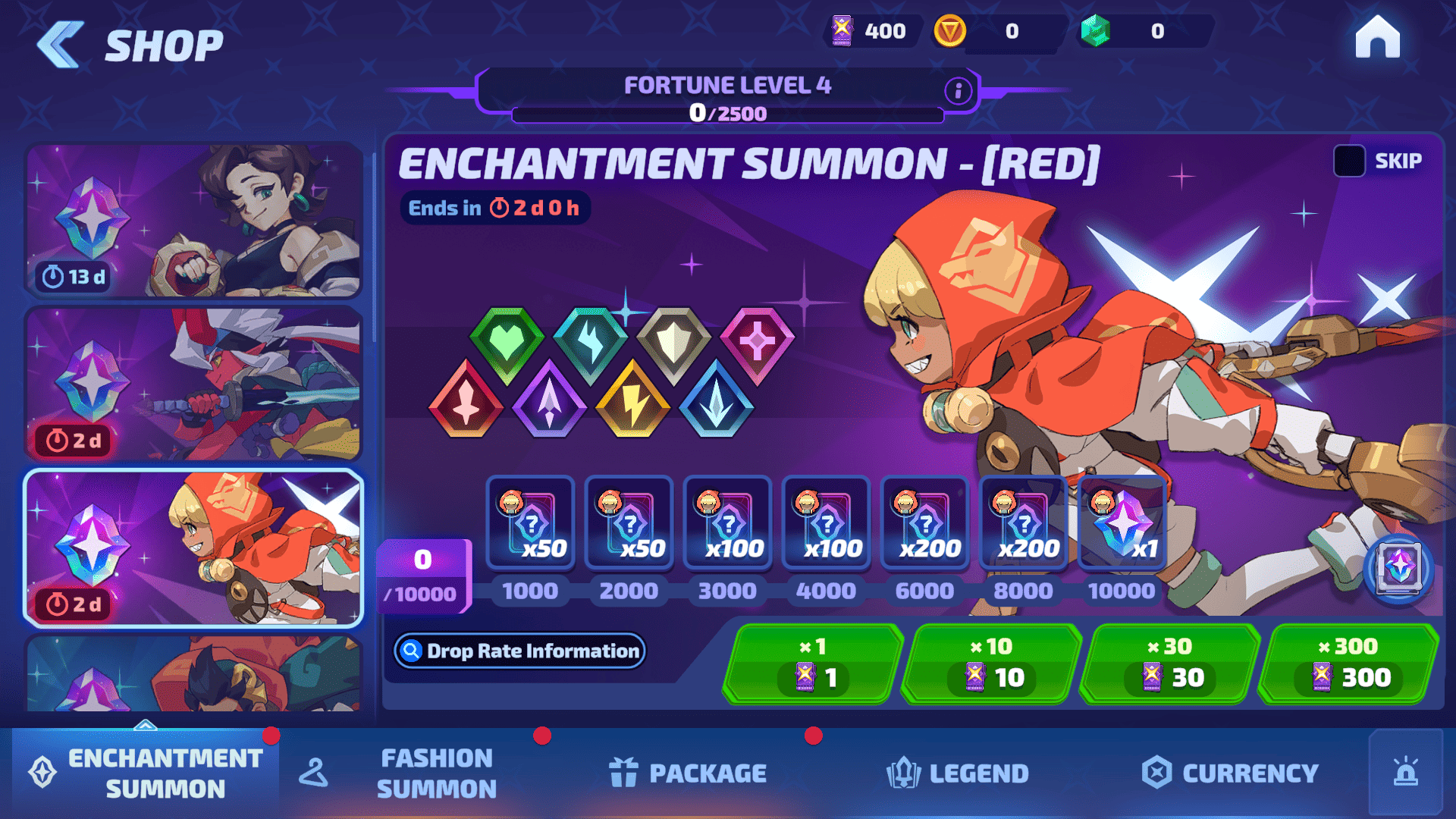The image size is (1456, 819).
Task: Summon x10 for 10 tickets
Action: 991,664
